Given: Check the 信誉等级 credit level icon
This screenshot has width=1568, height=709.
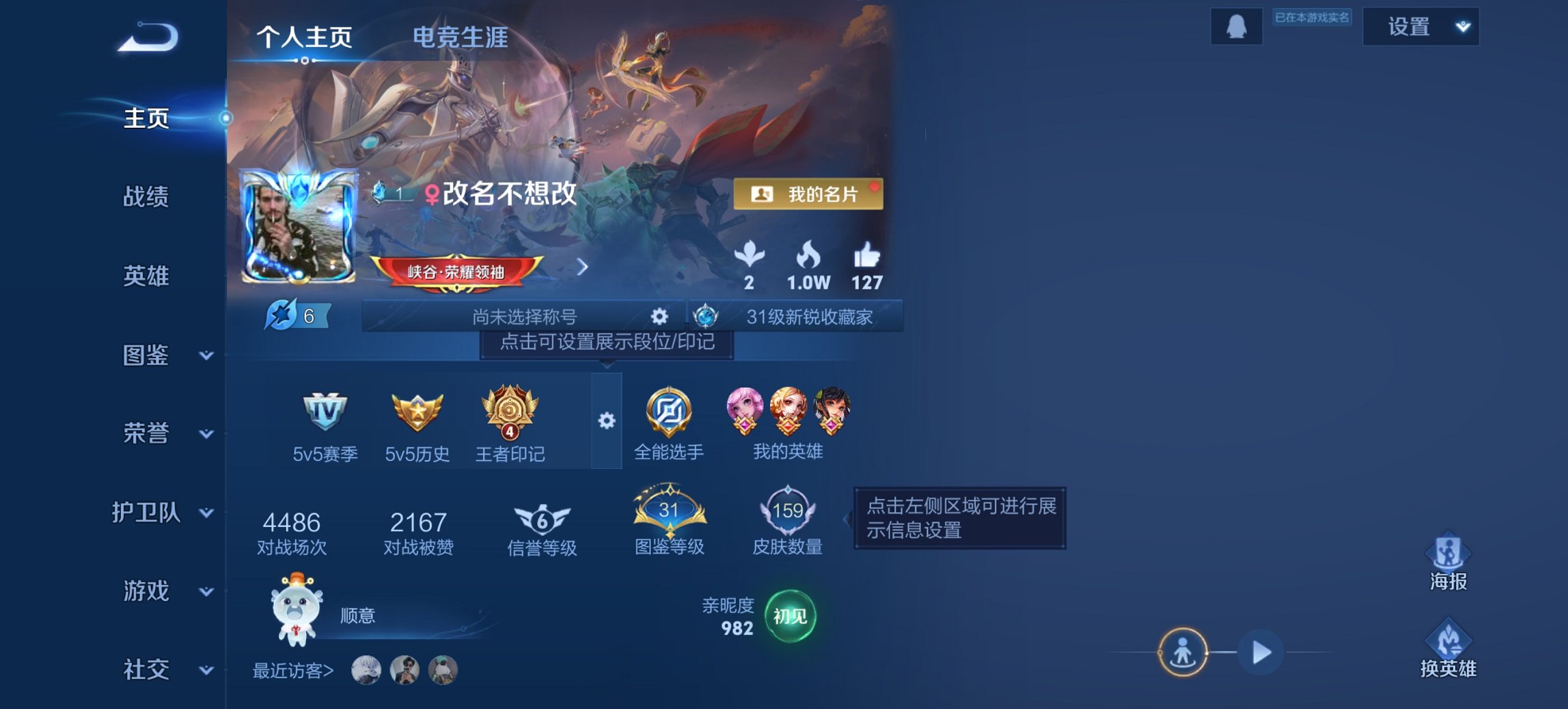Looking at the screenshot, I should point(540,518).
